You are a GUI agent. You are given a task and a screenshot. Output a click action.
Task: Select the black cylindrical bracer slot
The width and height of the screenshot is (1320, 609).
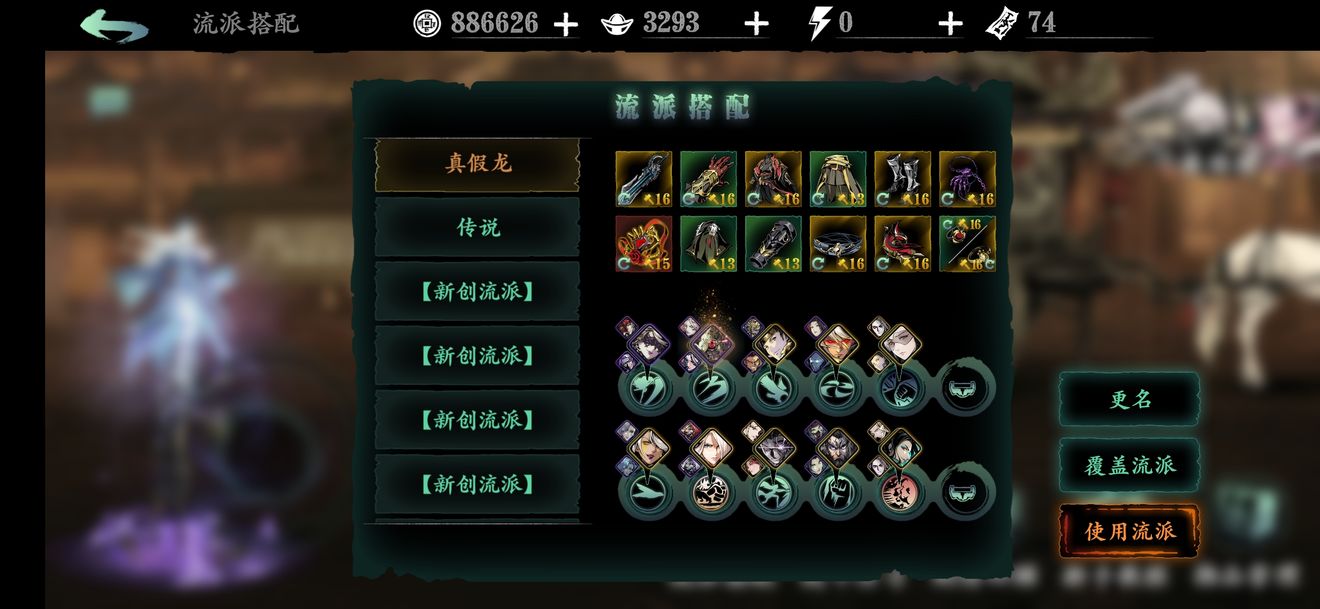pos(773,244)
